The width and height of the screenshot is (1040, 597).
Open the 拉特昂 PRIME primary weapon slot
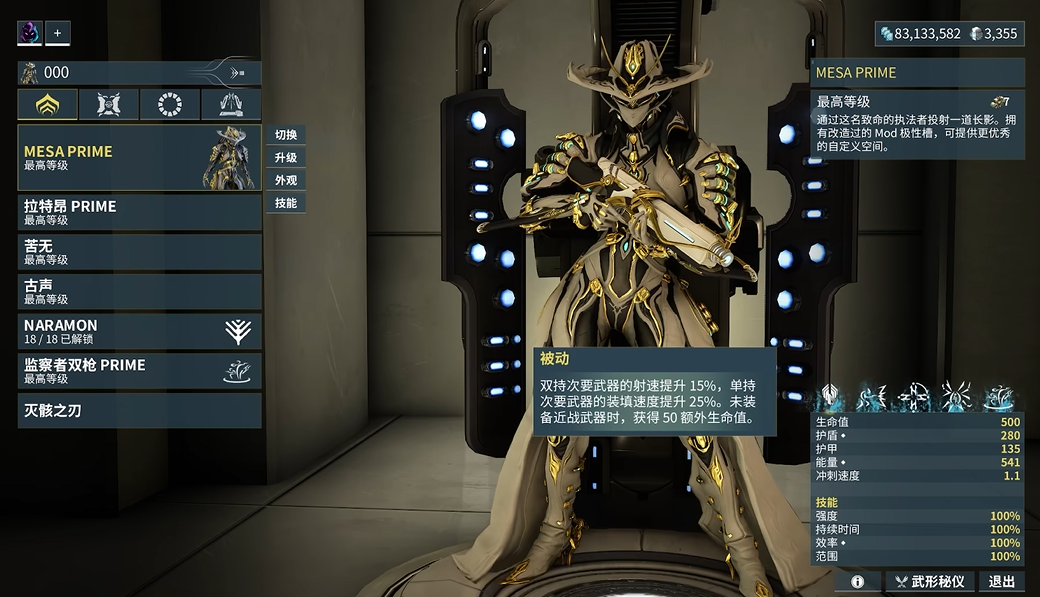(x=139, y=212)
